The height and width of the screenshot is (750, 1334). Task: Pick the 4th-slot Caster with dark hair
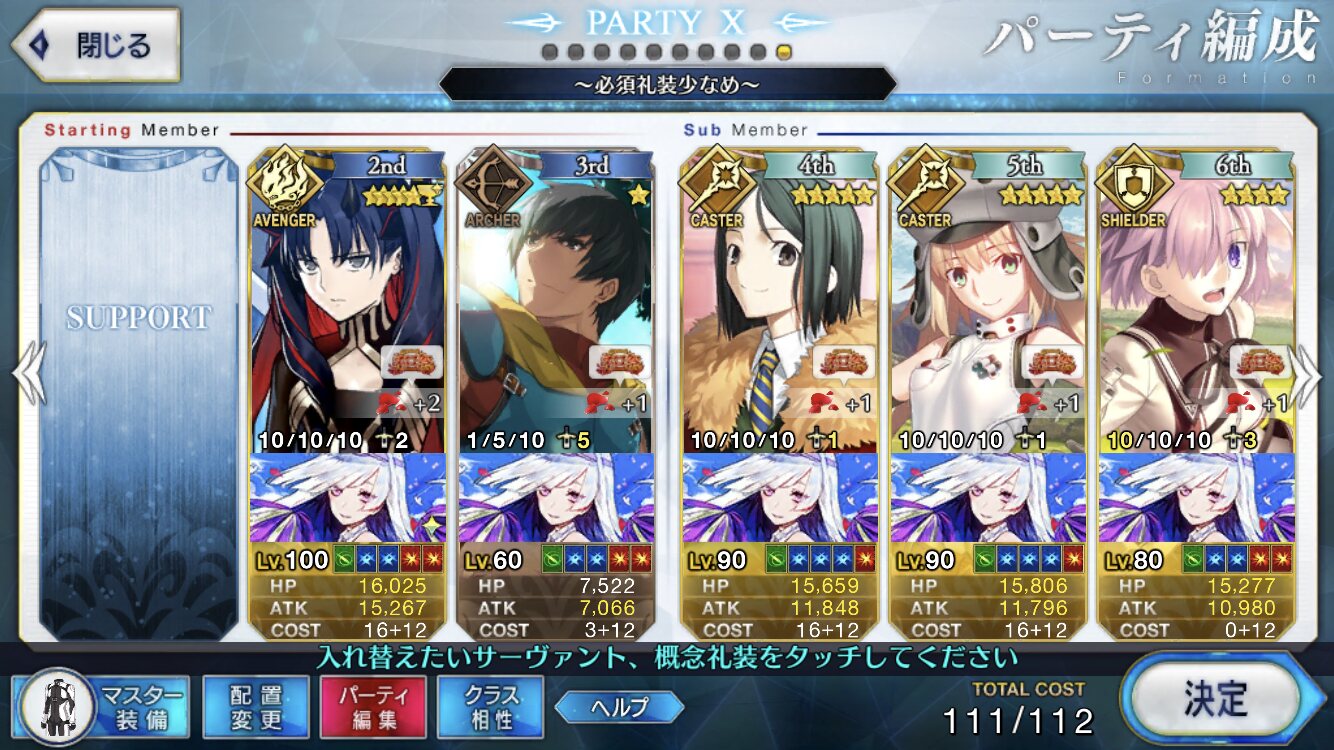click(x=780, y=300)
